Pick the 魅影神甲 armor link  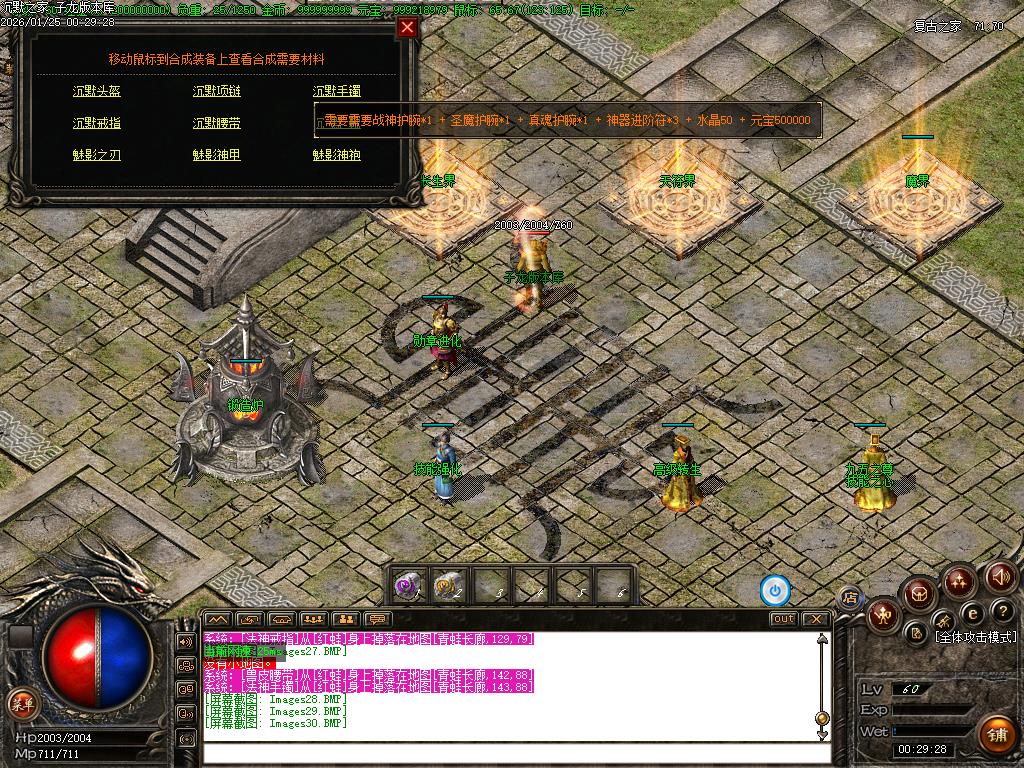tap(217, 155)
